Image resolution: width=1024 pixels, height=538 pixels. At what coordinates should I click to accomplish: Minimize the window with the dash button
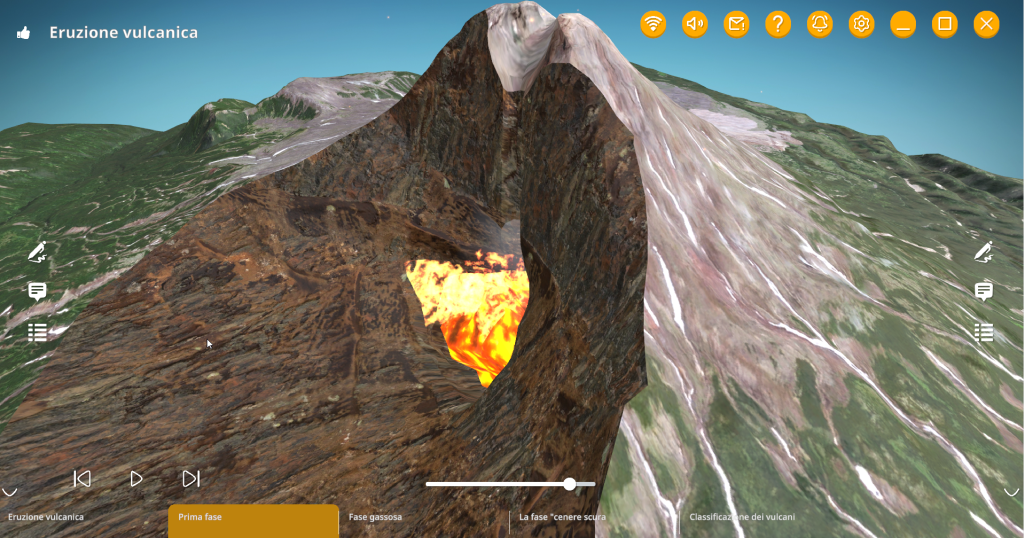coord(903,24)
